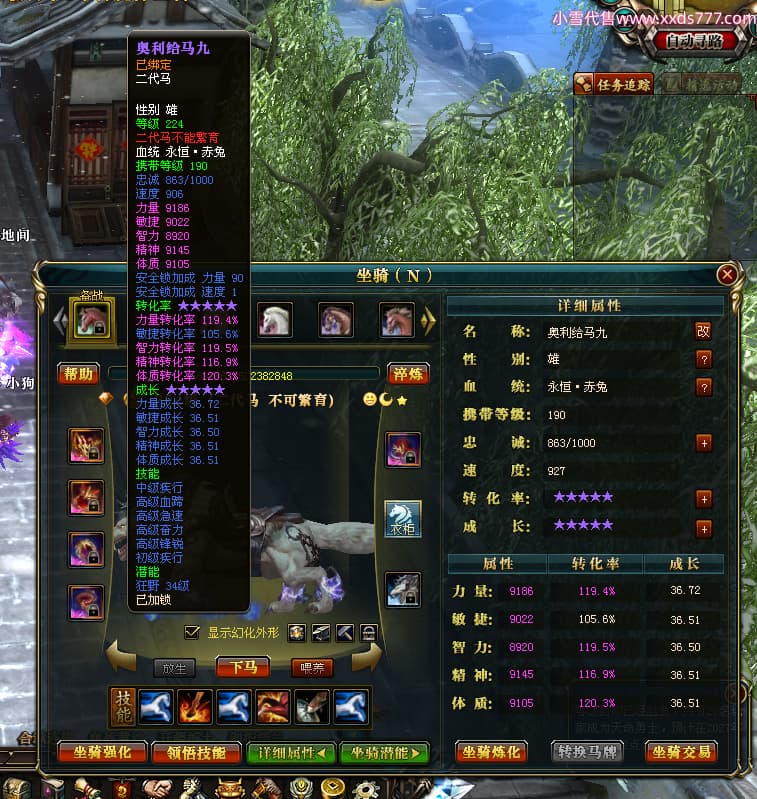Screen dimensions: 757x799
Task: Close the 坐骑 mount window
Action: [x=728, y=274]
